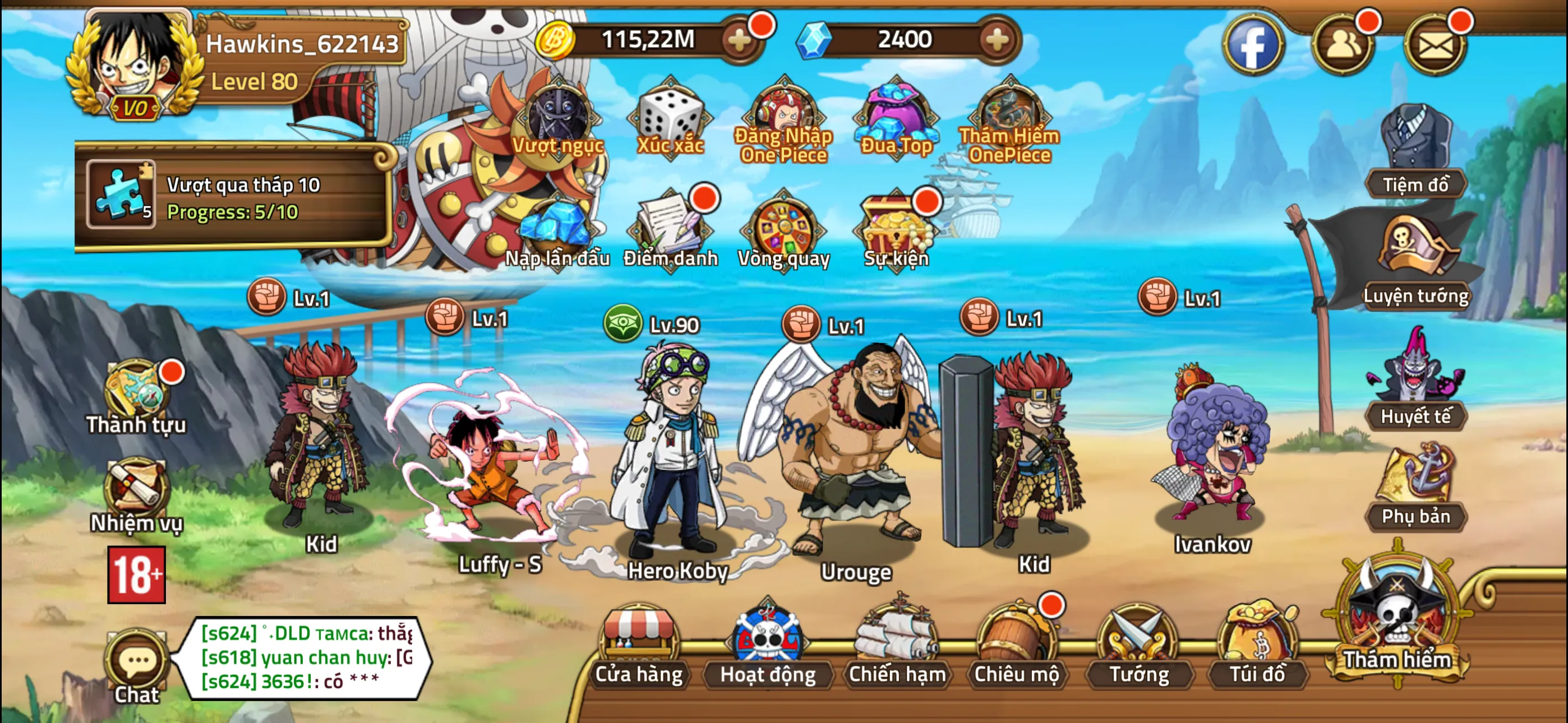This screenshot has width=1568, height=723.
Task: Enter the Phụ bản dungeon menu
Action: [1418, 487]
